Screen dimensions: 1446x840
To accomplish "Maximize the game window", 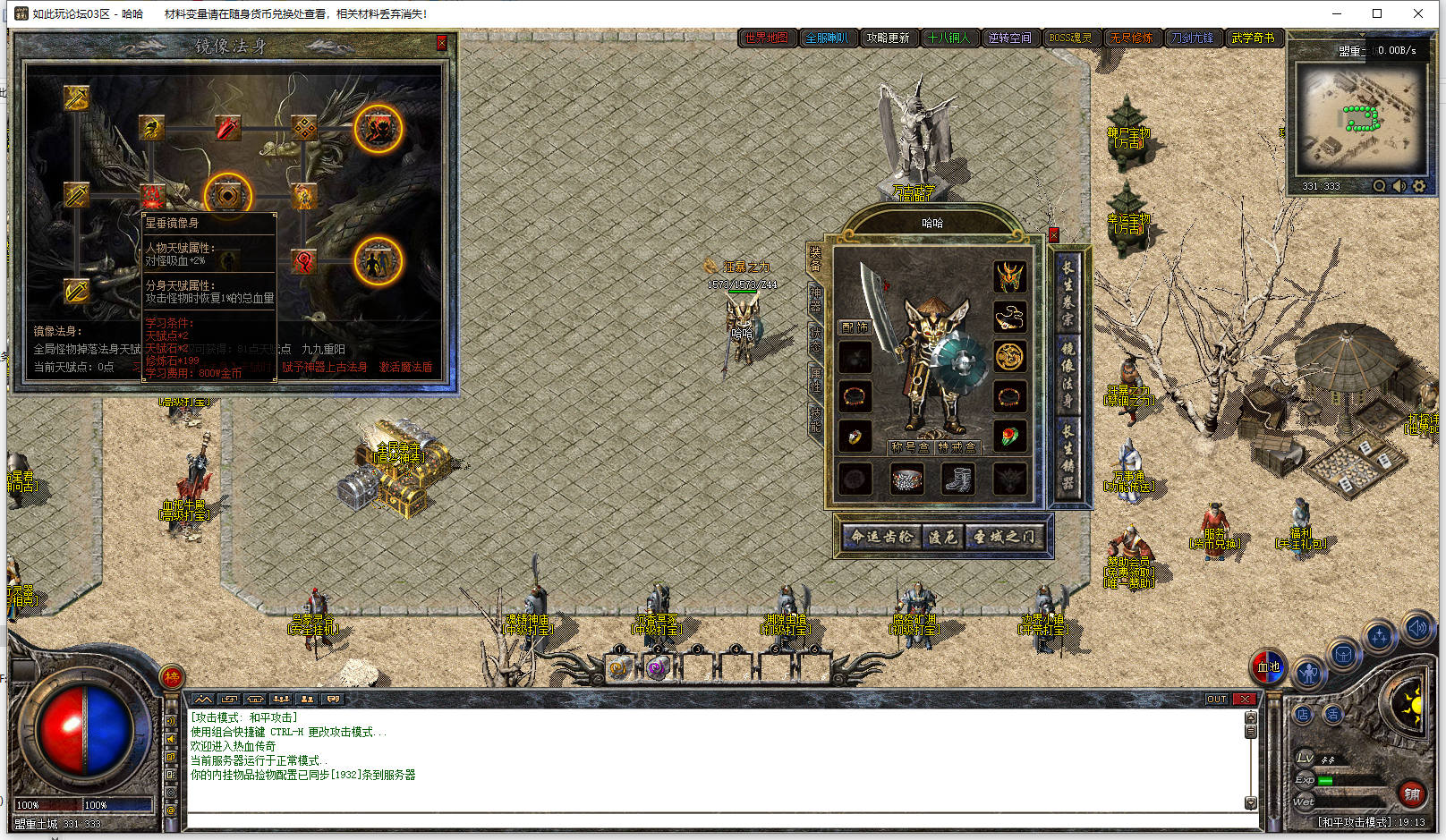I will (x=1377, y=13).
